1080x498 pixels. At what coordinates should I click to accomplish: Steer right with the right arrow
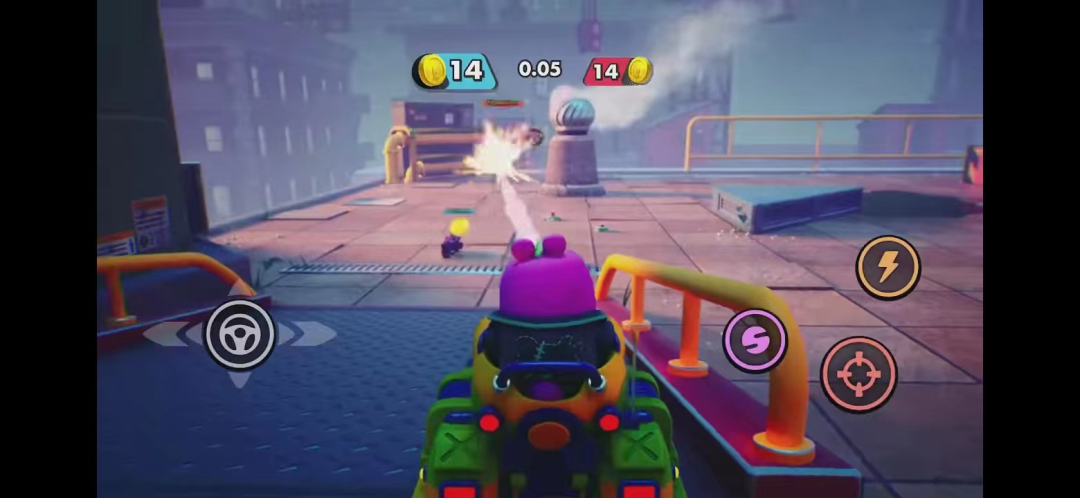click(313, 334)
